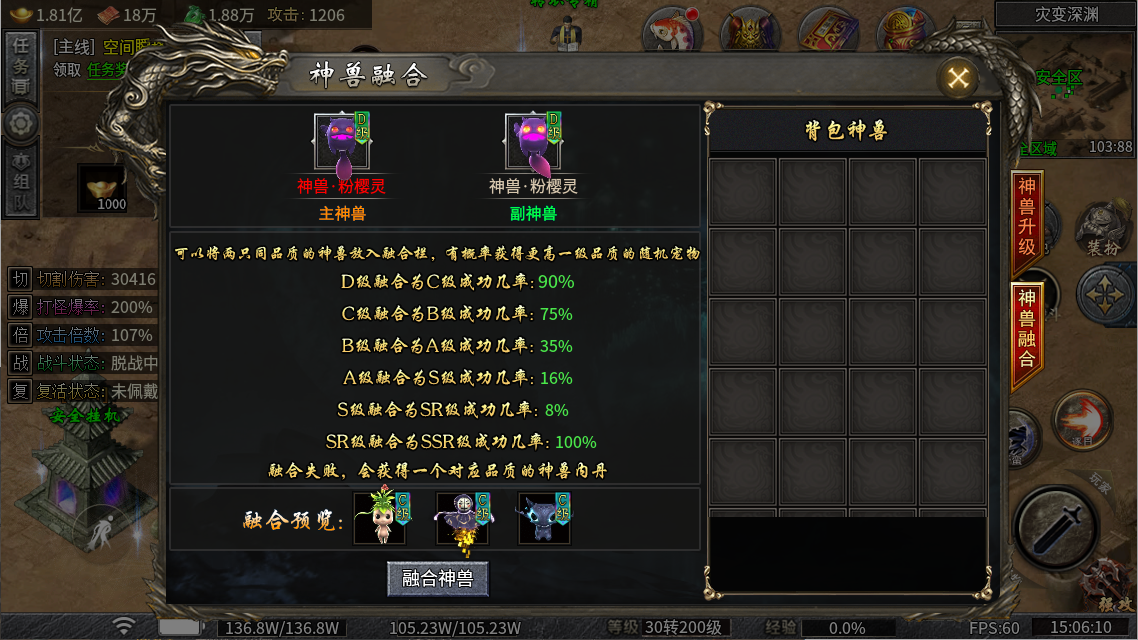Click the four-arrow movement icon
This screenshot has width=1138, height=640.
[1106, 295]
